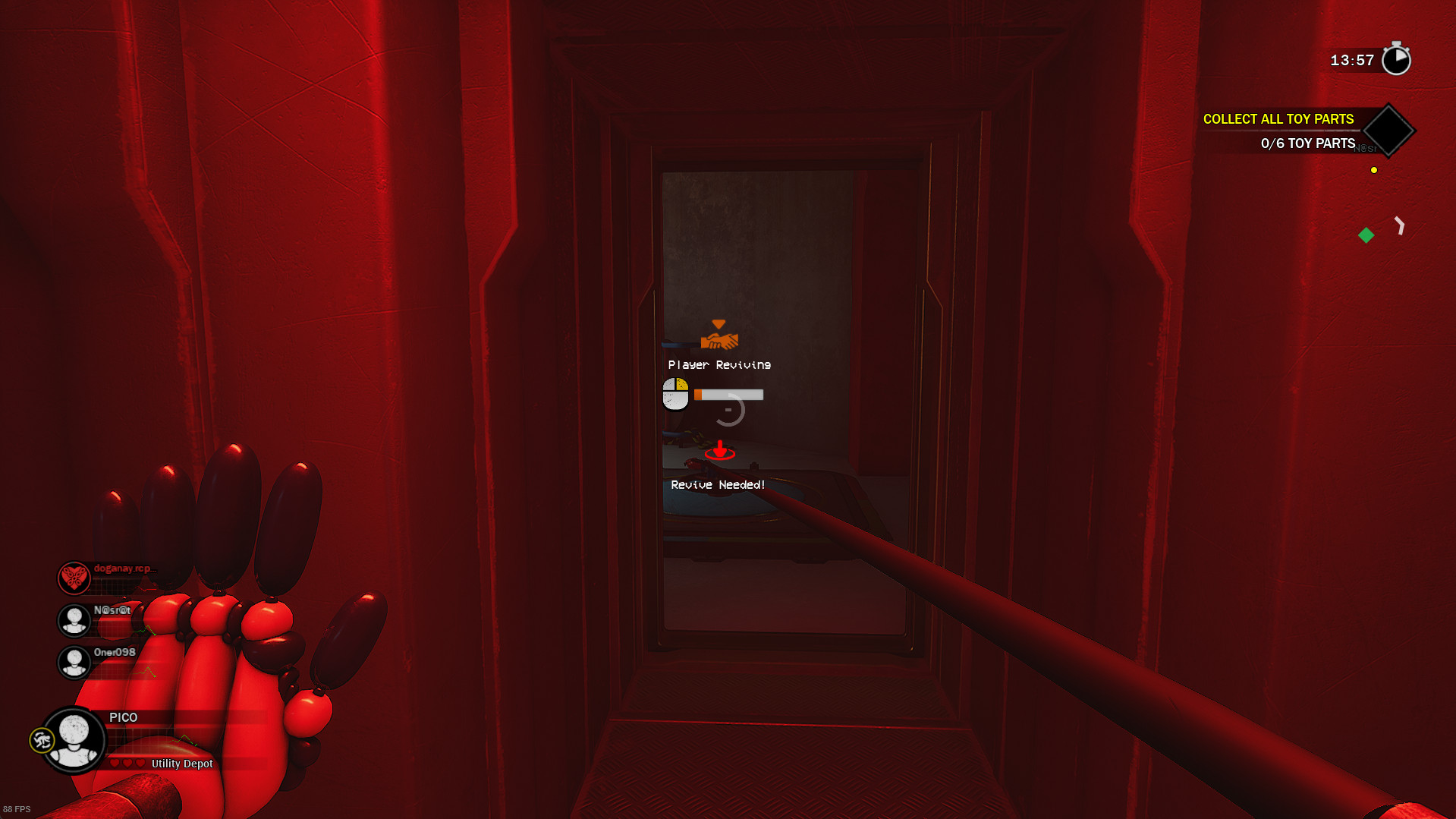
Task: Click the heart icon on doganay.rcp's portrait
Action: click(x=73, y=578)
